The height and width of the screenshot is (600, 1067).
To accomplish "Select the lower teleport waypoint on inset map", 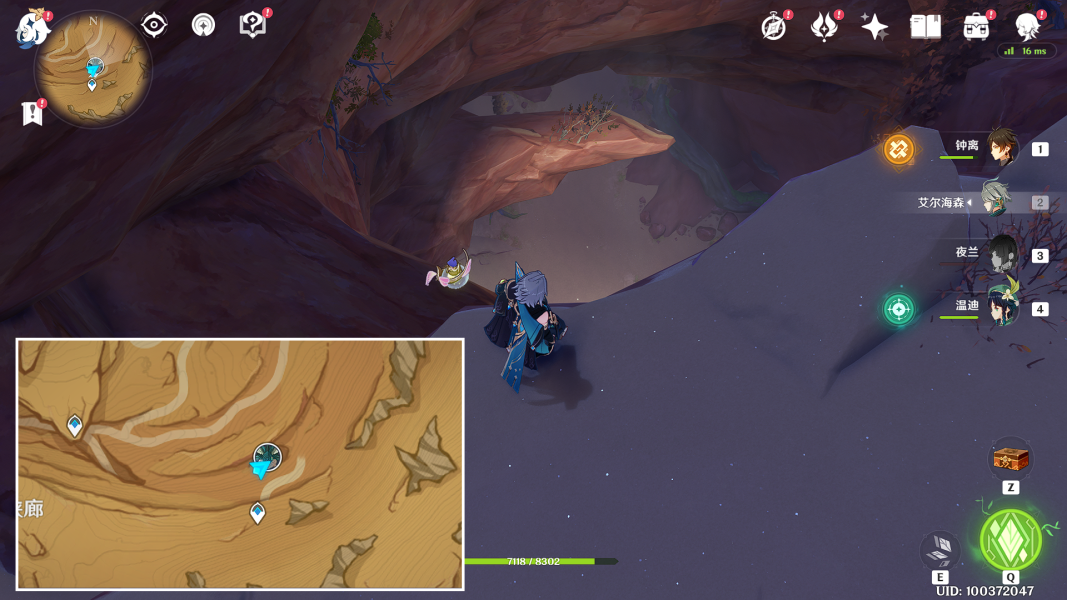I will click(258, 513).
